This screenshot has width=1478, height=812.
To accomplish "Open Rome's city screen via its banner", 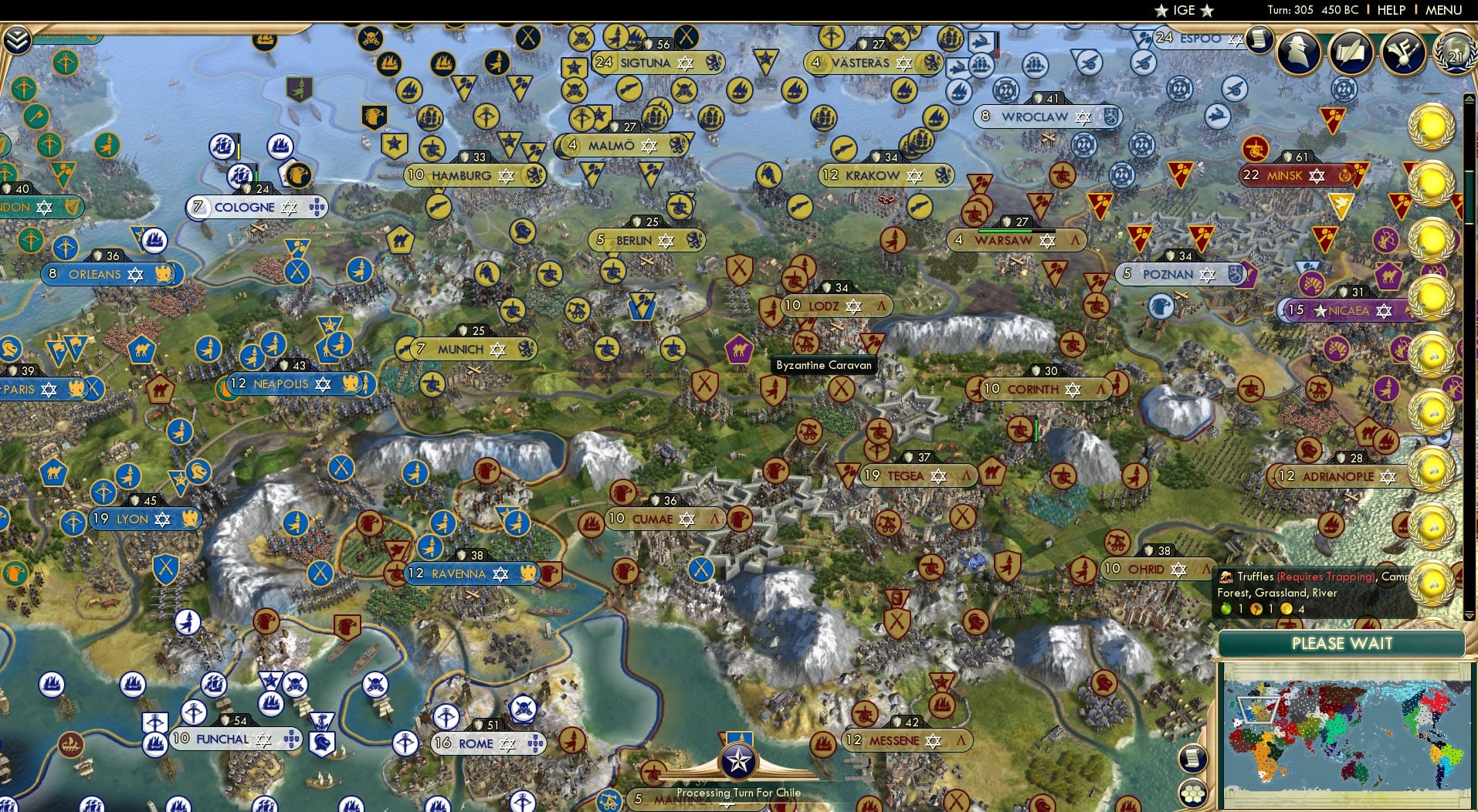I will (x=476, y=743).
